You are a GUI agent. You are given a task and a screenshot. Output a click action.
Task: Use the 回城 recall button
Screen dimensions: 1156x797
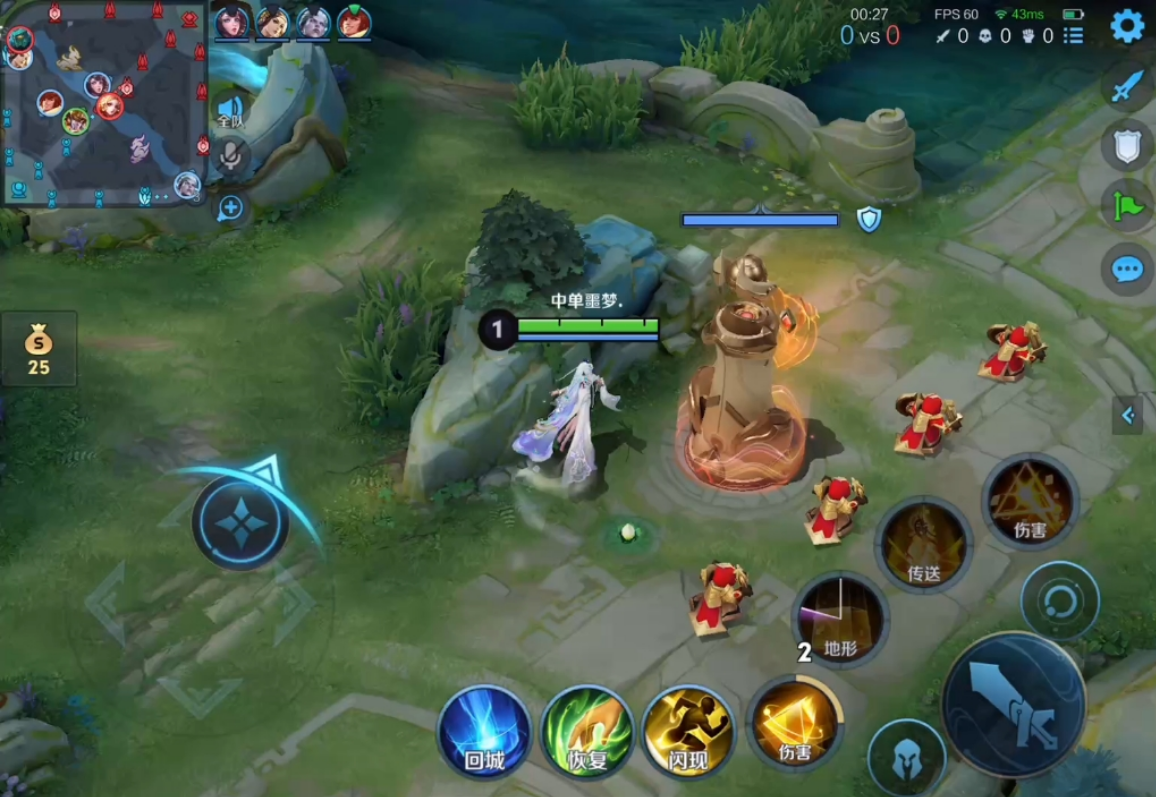[x=485, y=733]
